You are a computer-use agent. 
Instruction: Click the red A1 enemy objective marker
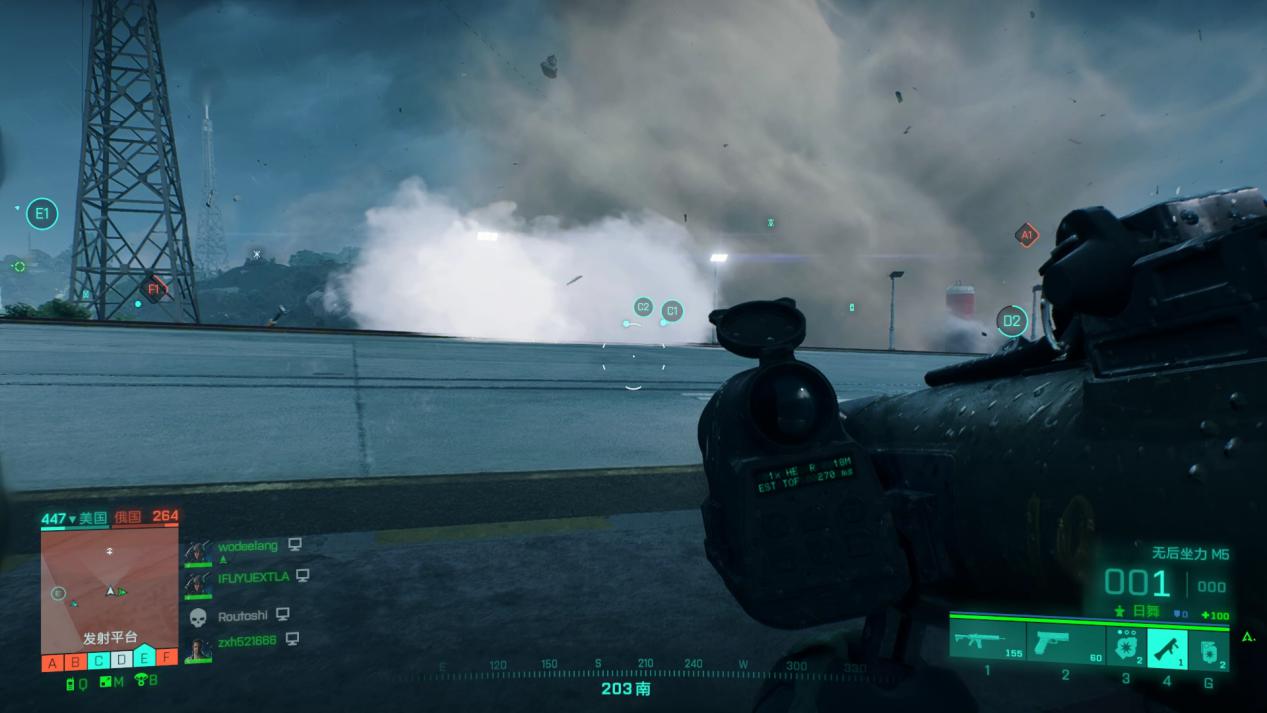click(1026, 236)
